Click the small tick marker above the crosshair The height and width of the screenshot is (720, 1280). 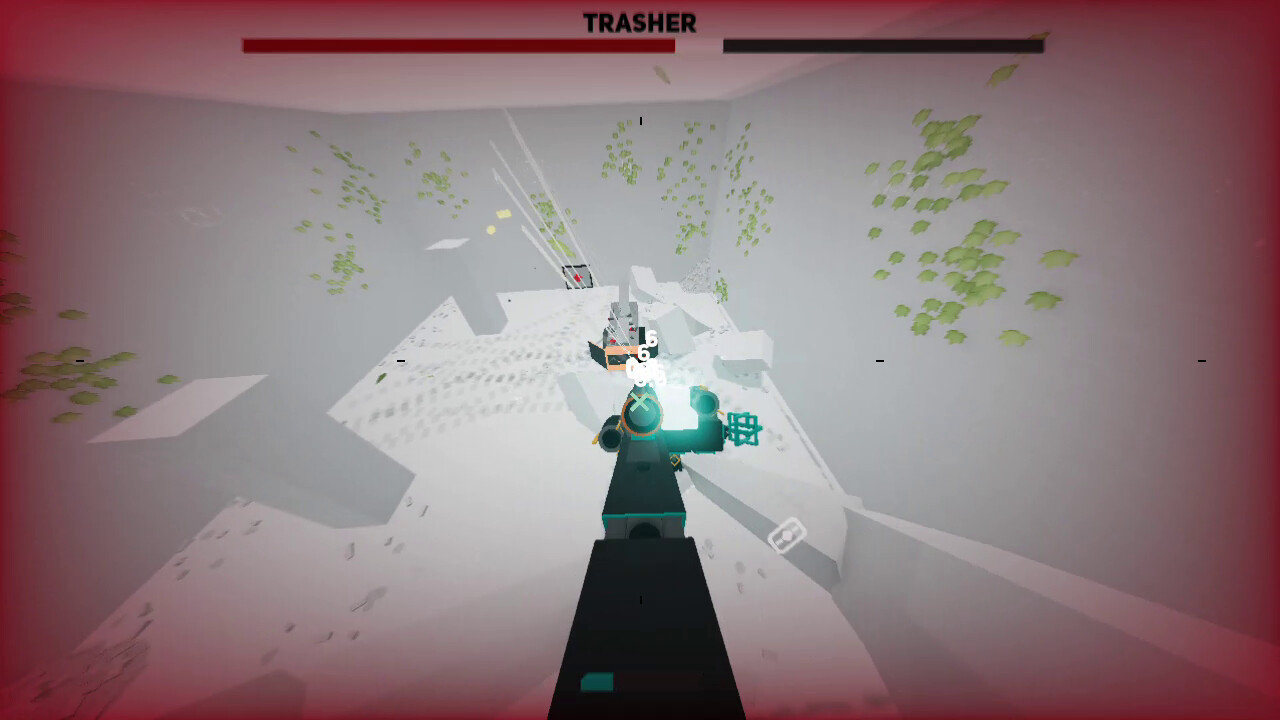[640, 122]
